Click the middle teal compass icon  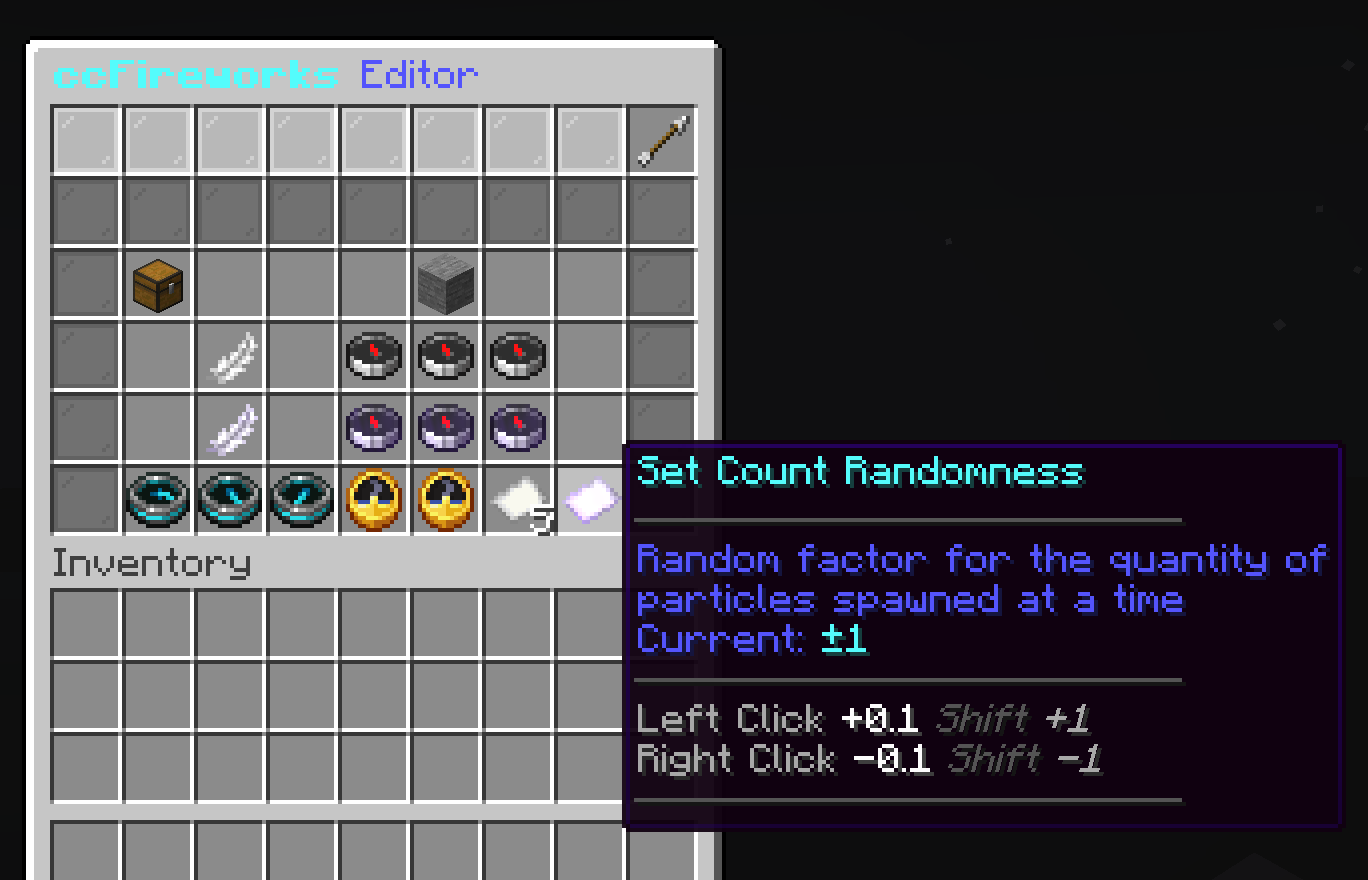coord(230,500)
